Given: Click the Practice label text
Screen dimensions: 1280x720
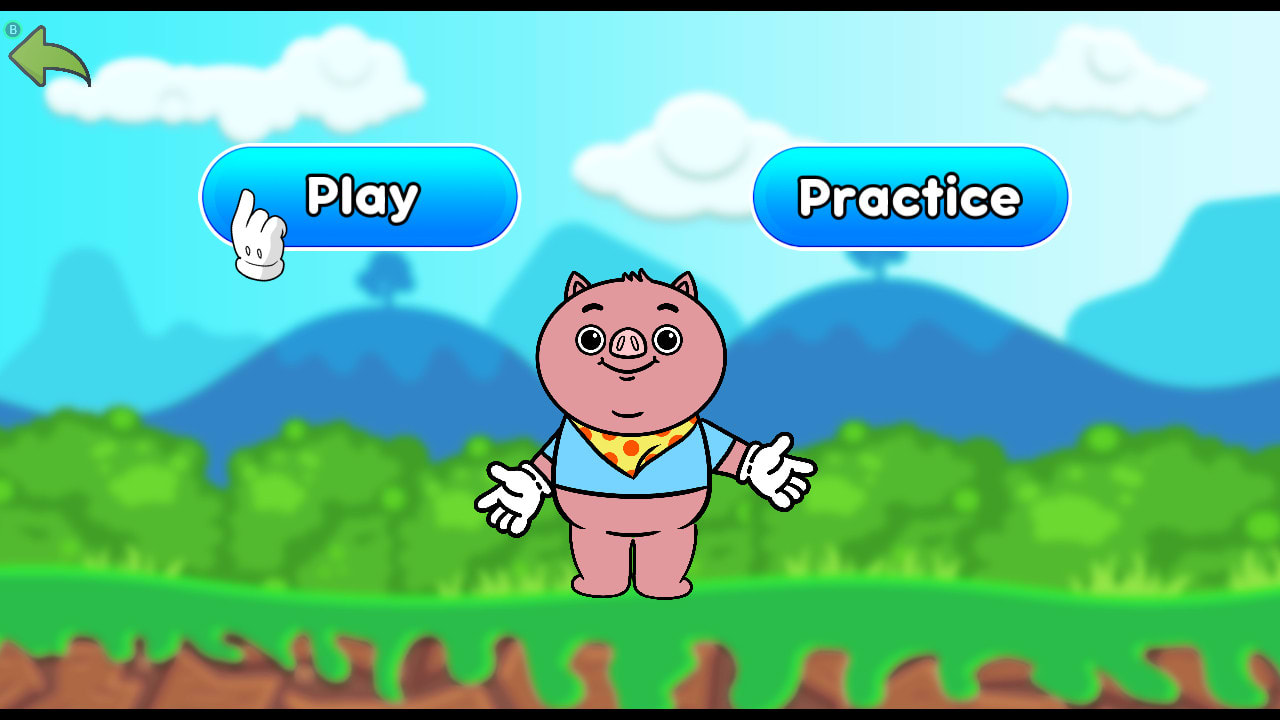Looking at the screenshot, I should tap(908, 196).
